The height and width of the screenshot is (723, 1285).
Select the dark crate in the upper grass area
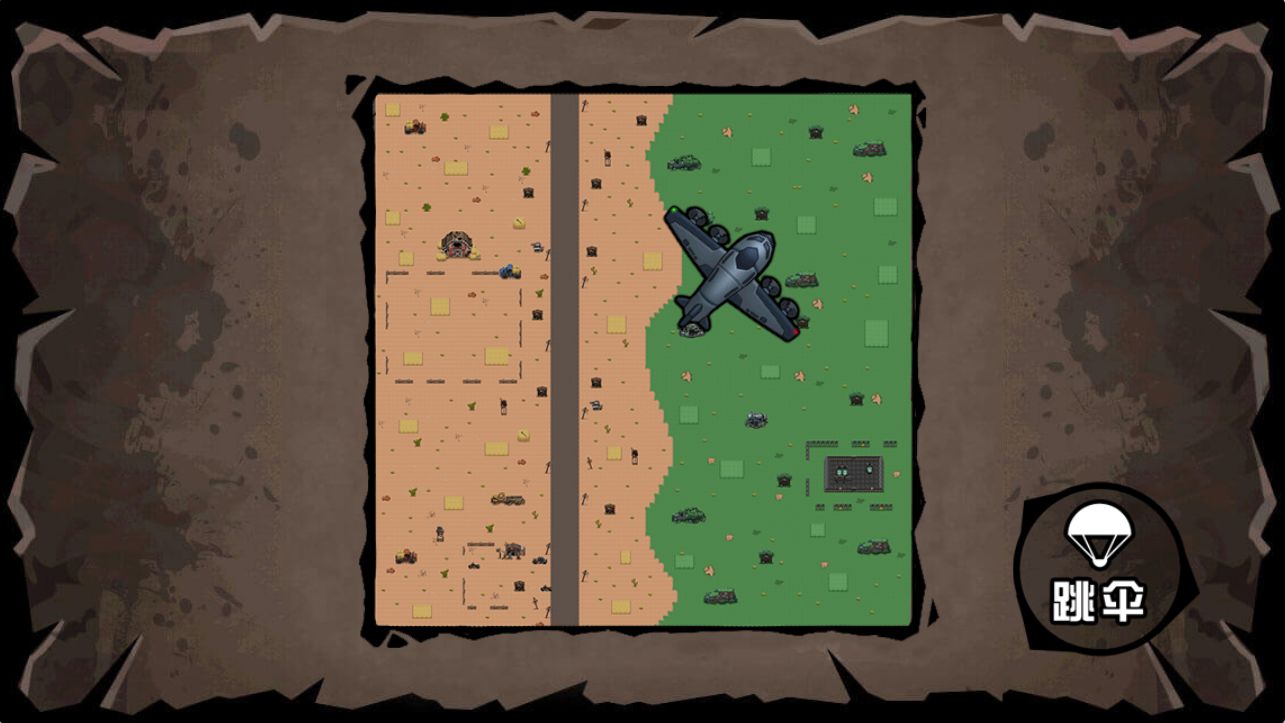point(815,131)
